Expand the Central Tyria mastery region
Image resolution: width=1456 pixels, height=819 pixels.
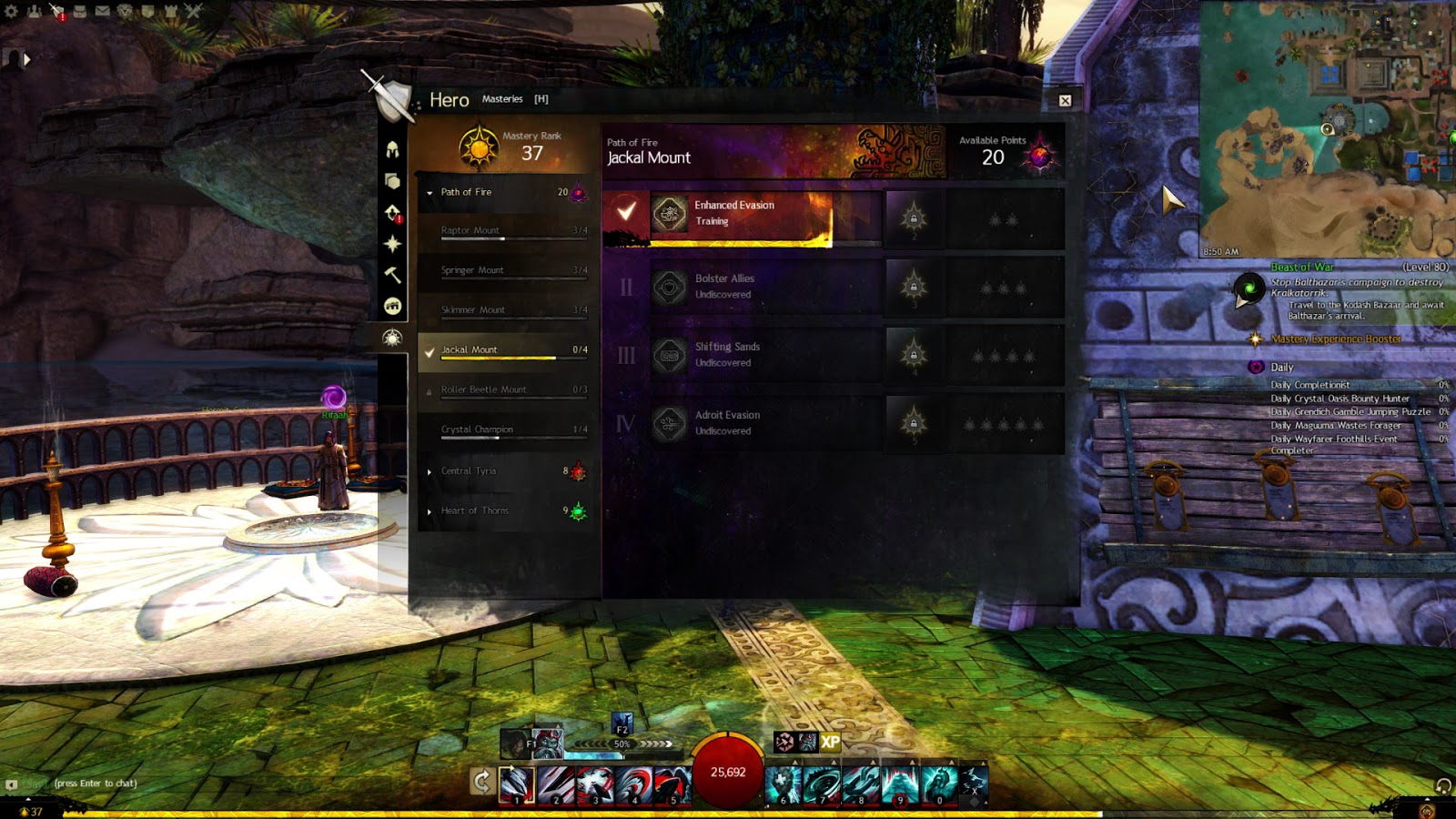tap(503, 471)
